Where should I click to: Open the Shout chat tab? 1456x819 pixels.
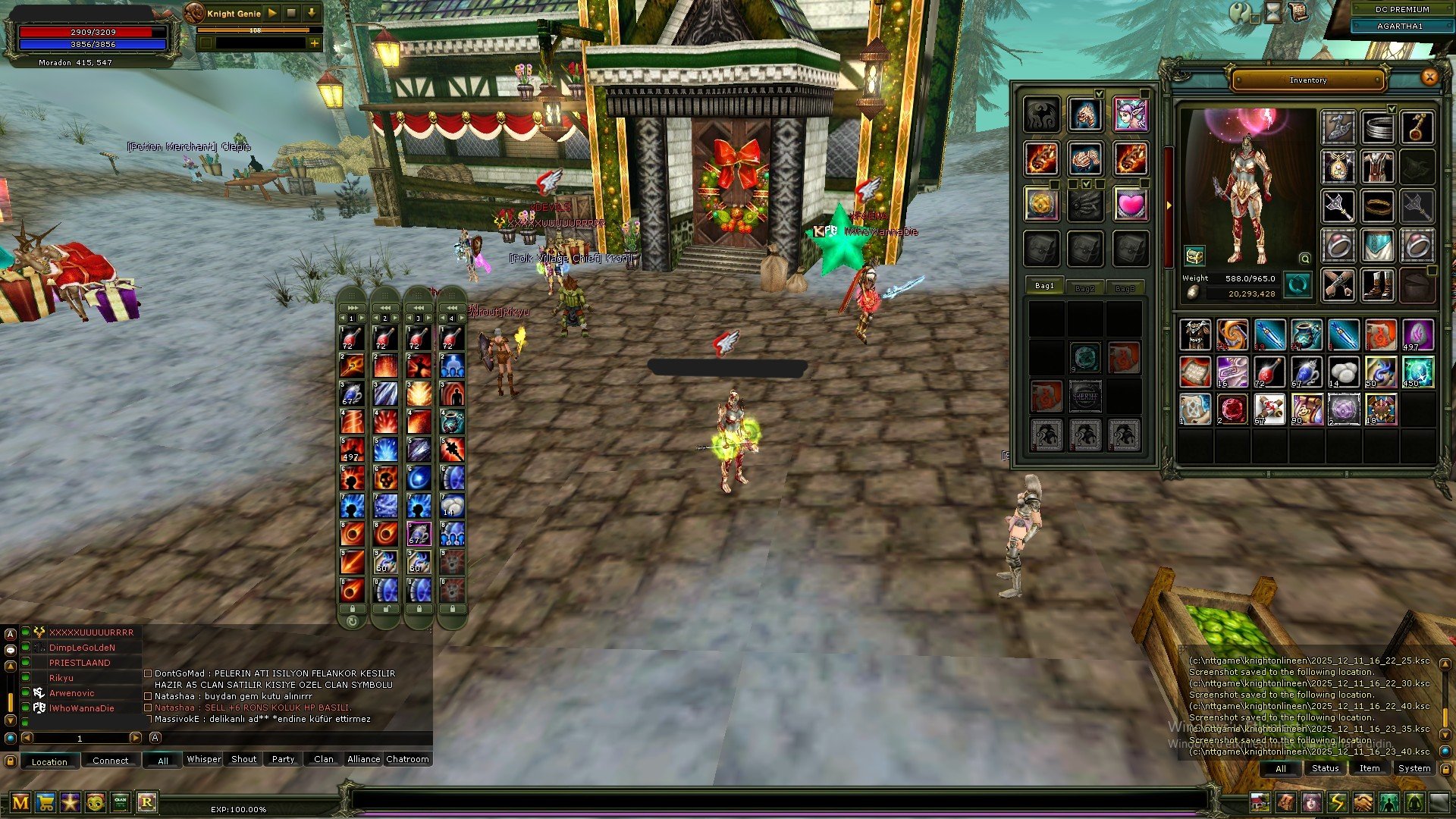coord(243,759)
